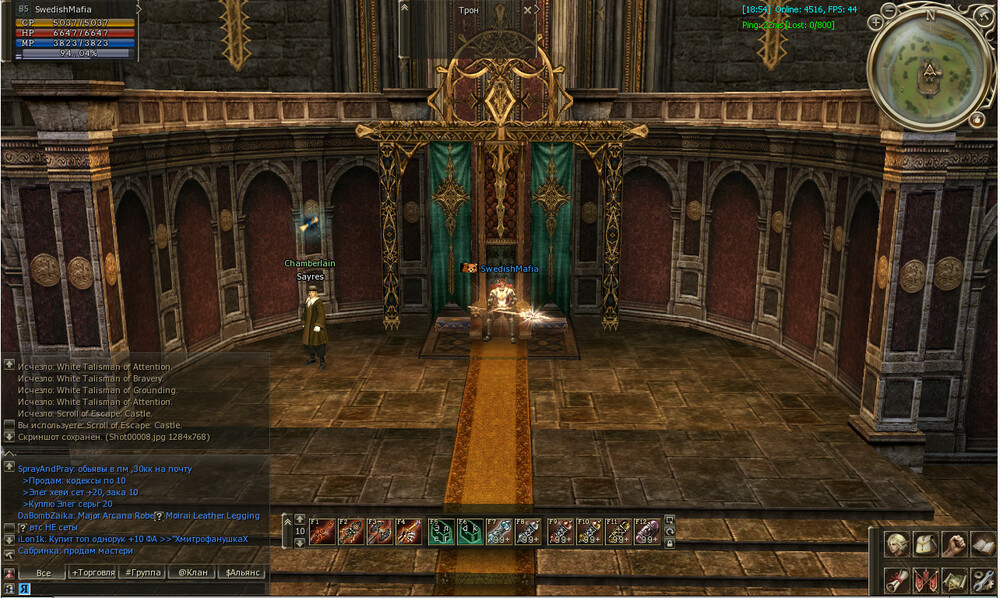The width and height of the screenshot is (1000, 598).
Task: Use the F12 pink item slot
Action: (647, 531)
